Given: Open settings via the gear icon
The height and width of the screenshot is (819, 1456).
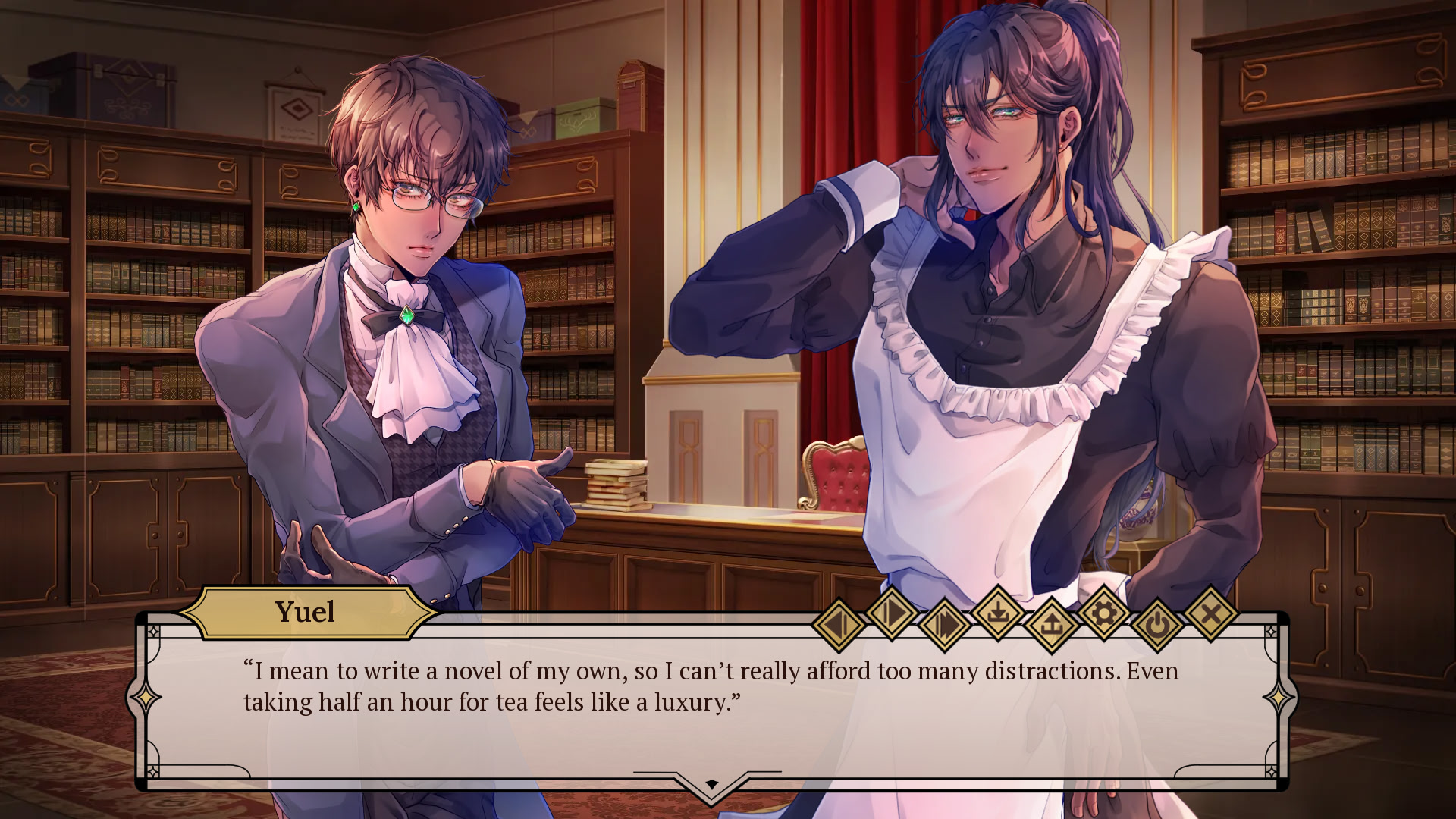Looking at the screenshot, I should pos(1104,611).
